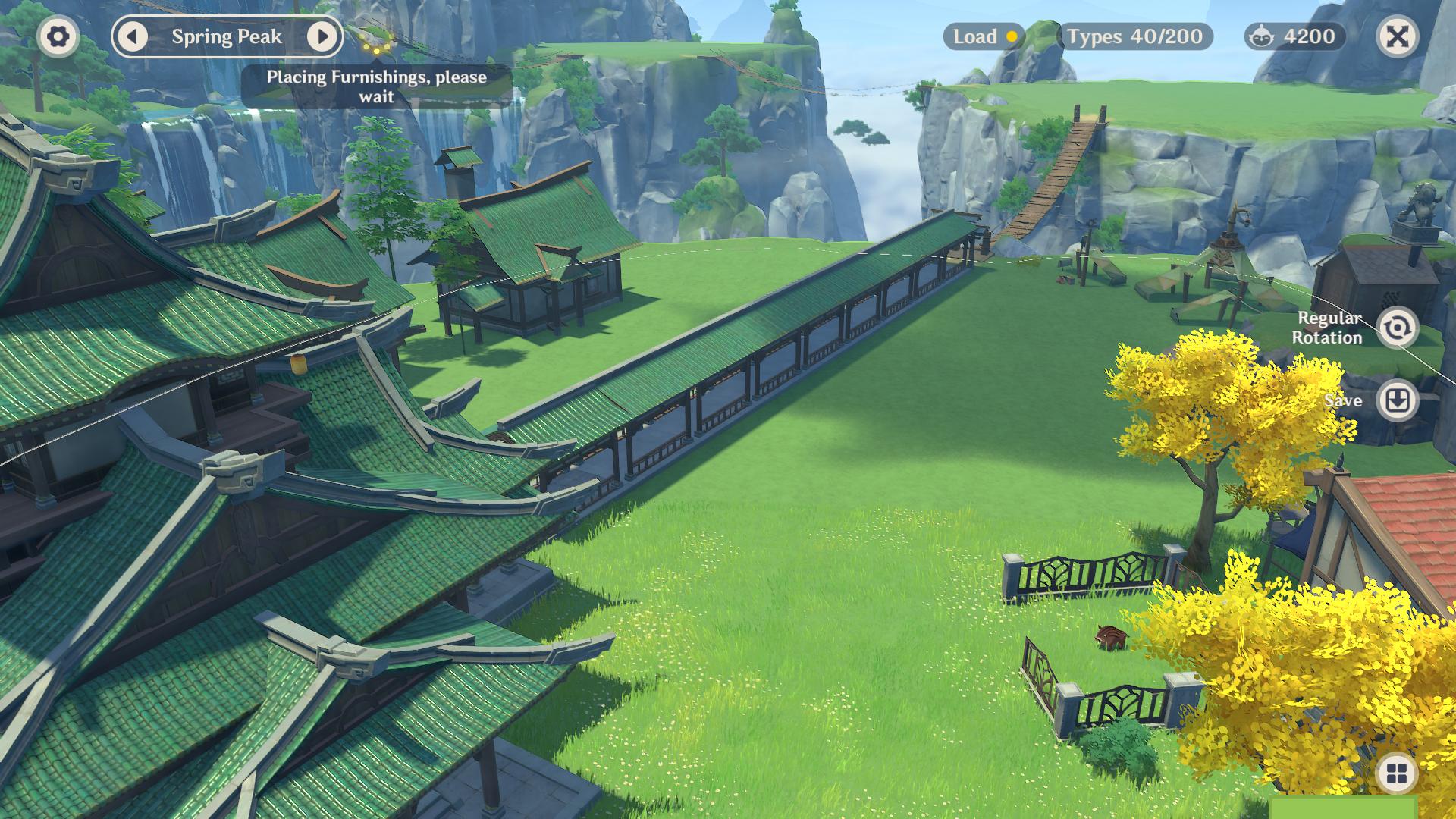Open the furnishing grid menu button
The width and height of the screenshot is (1456, 819).
coord(1396,774)
